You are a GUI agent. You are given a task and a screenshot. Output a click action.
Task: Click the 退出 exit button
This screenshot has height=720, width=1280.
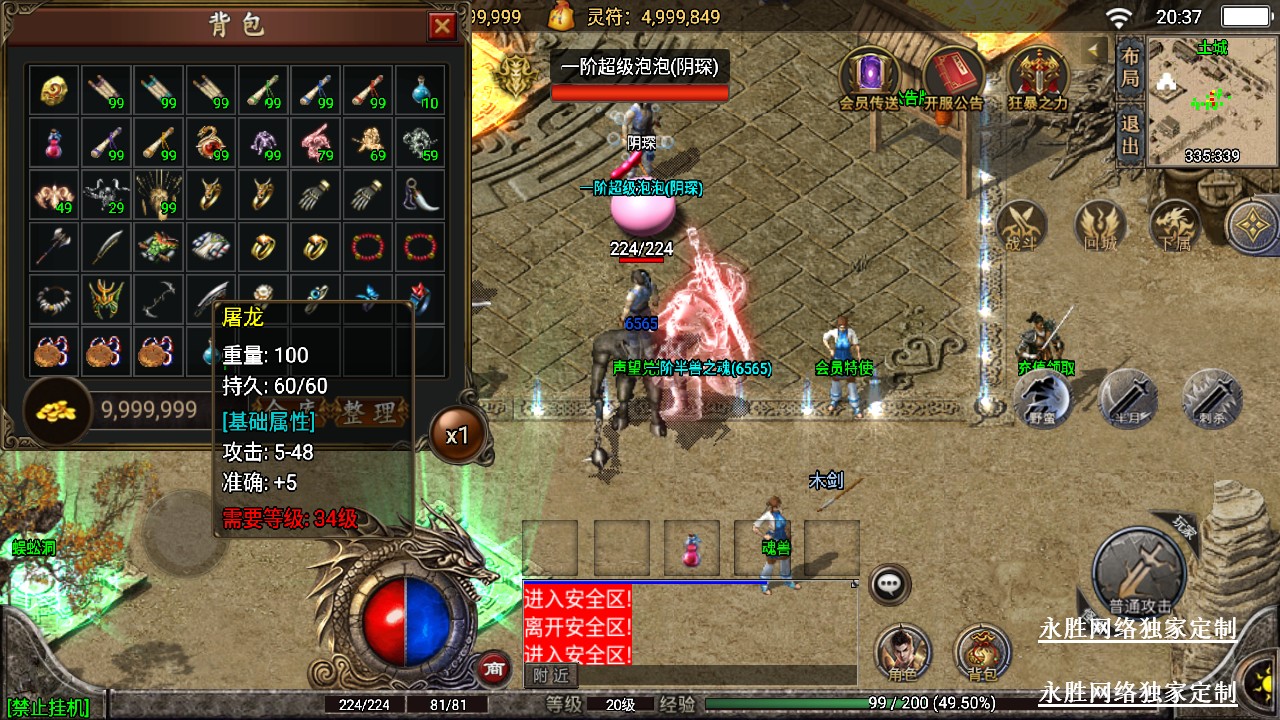point(1130,135)
